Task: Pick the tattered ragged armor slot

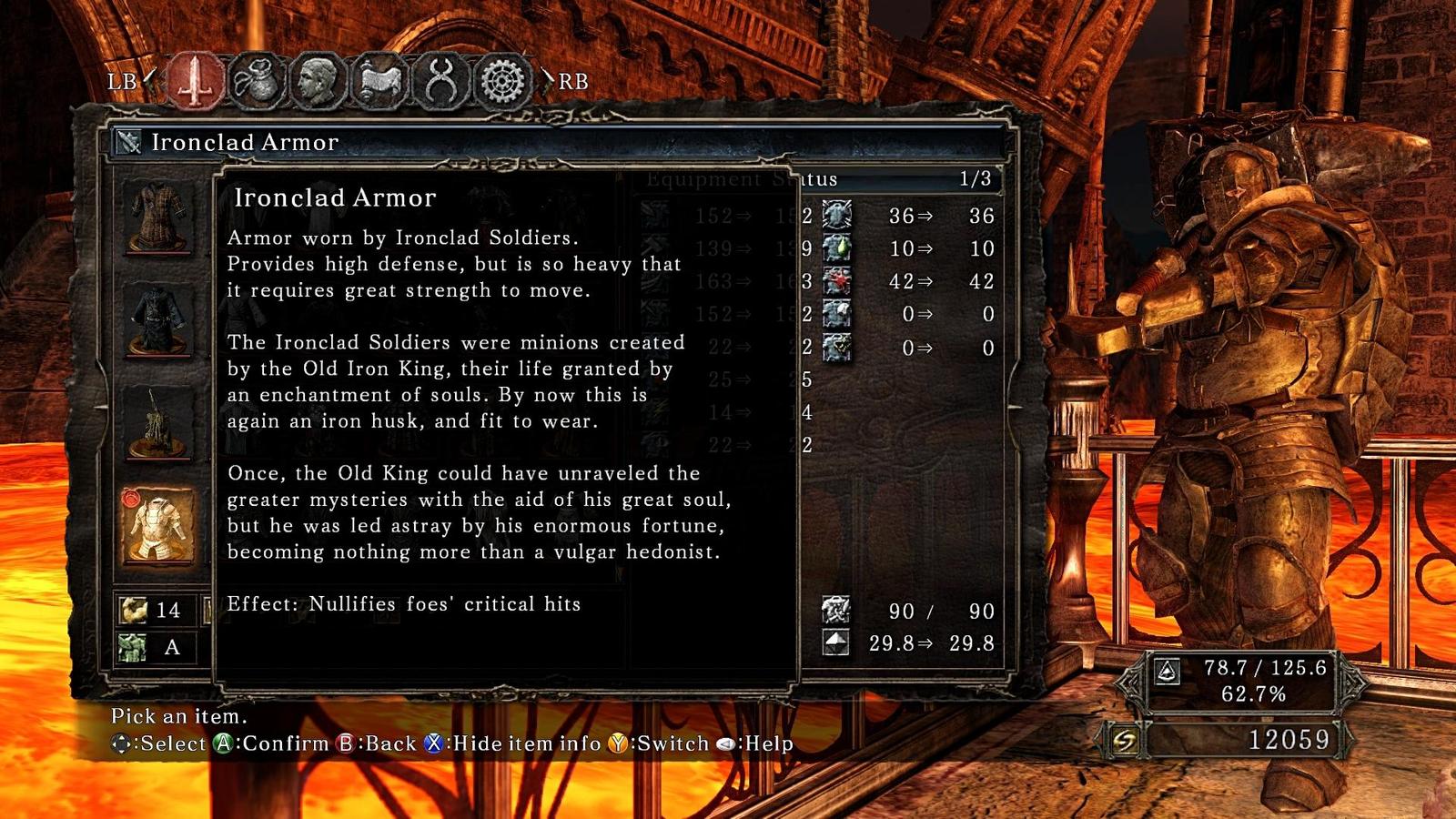Action: point(159,424)
